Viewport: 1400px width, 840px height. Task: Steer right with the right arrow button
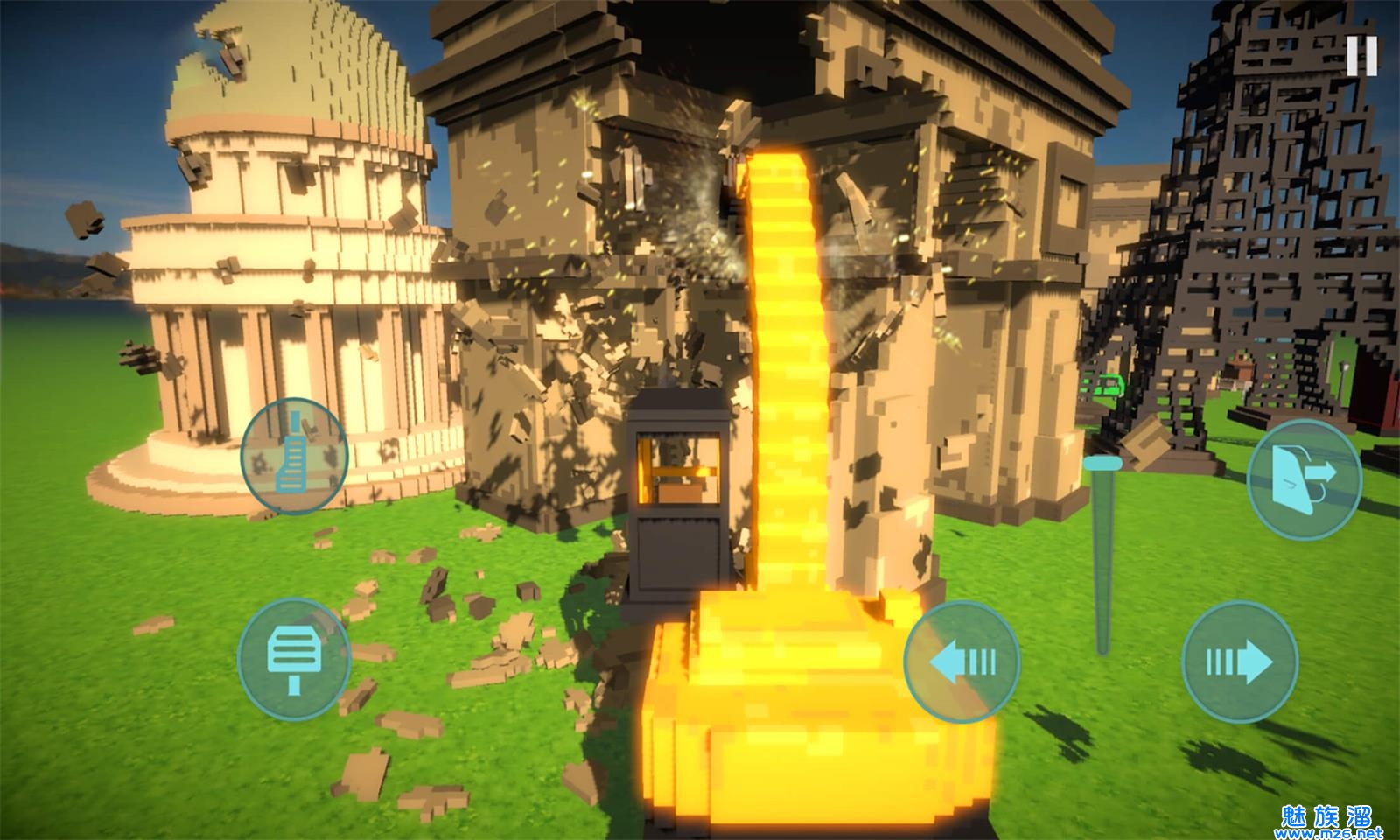[1240, 661]
